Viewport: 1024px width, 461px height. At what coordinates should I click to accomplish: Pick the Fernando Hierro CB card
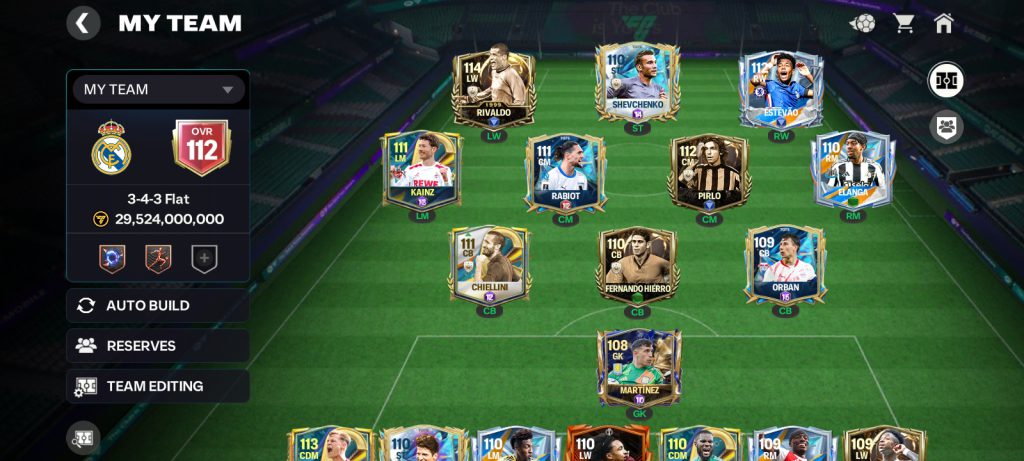tap(637, 266)
